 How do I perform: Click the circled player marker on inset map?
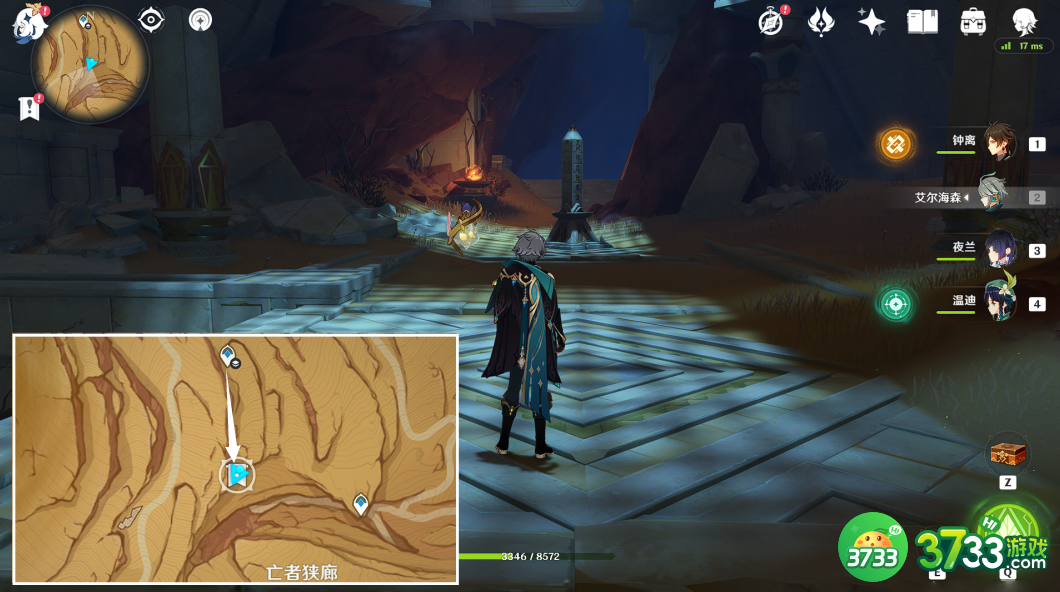[237, 476]
